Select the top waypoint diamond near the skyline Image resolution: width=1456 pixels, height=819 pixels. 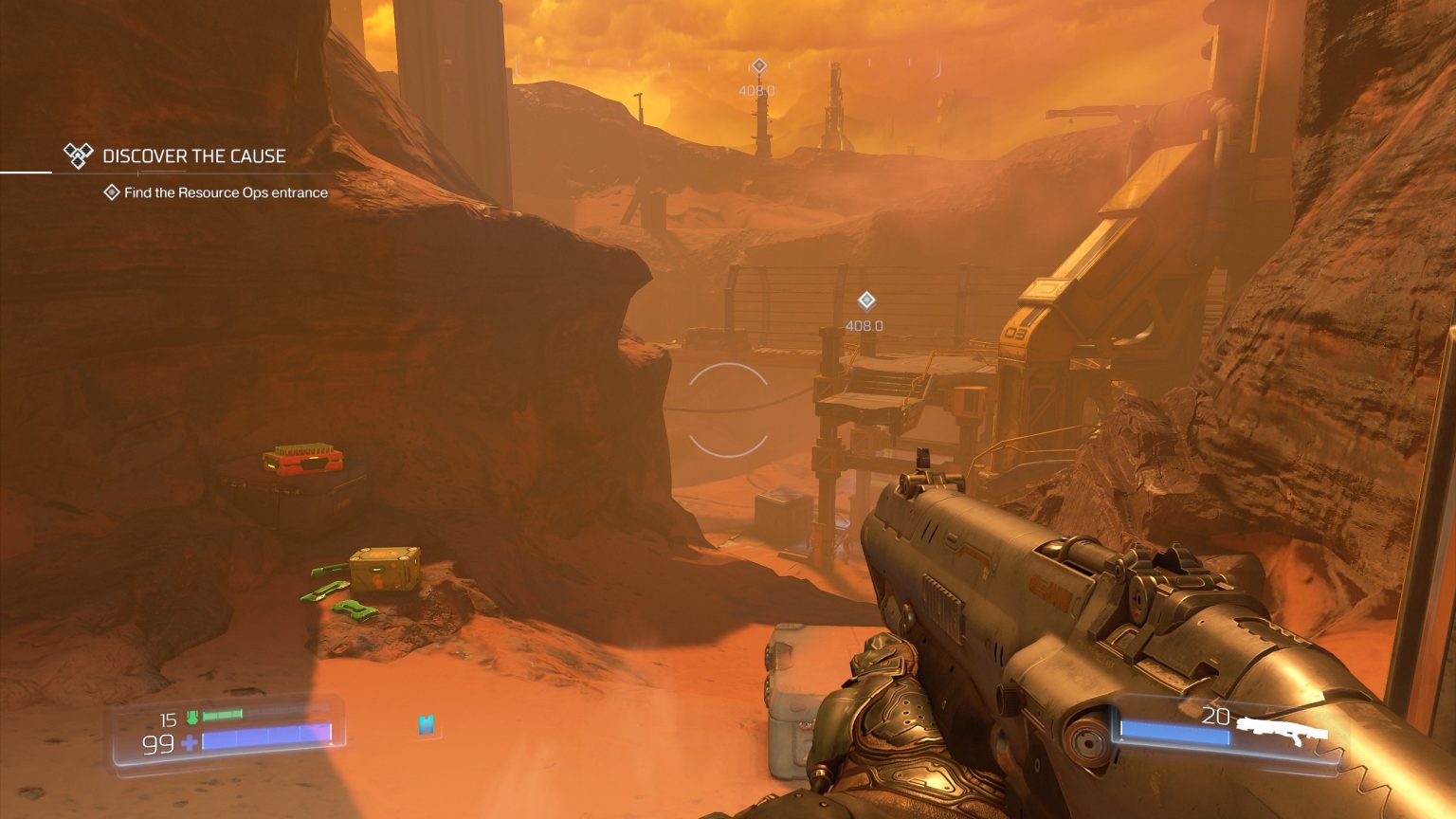click(x=757, y=65)
